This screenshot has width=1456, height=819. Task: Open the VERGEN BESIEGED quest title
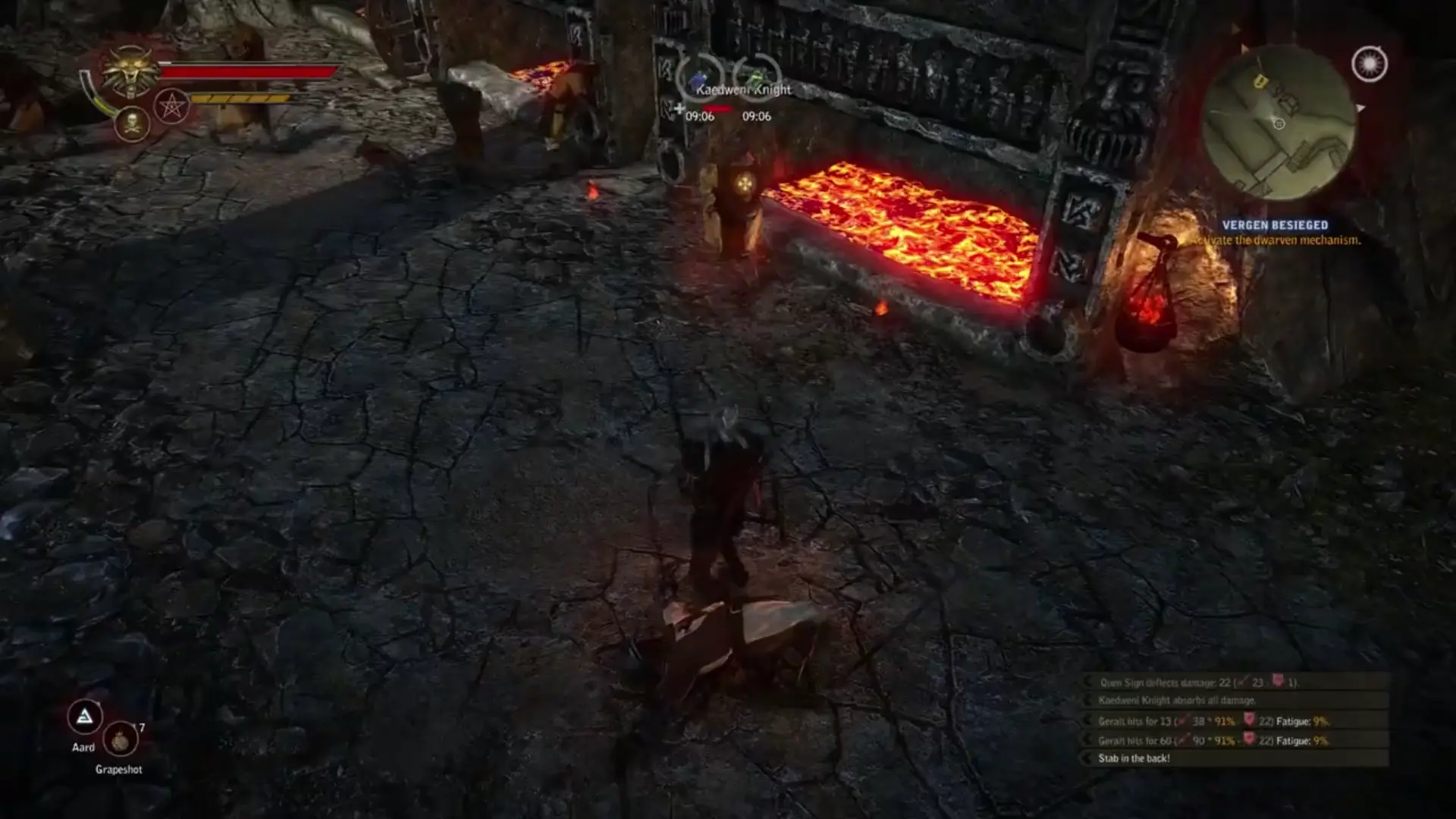[x=1276, y=224]
